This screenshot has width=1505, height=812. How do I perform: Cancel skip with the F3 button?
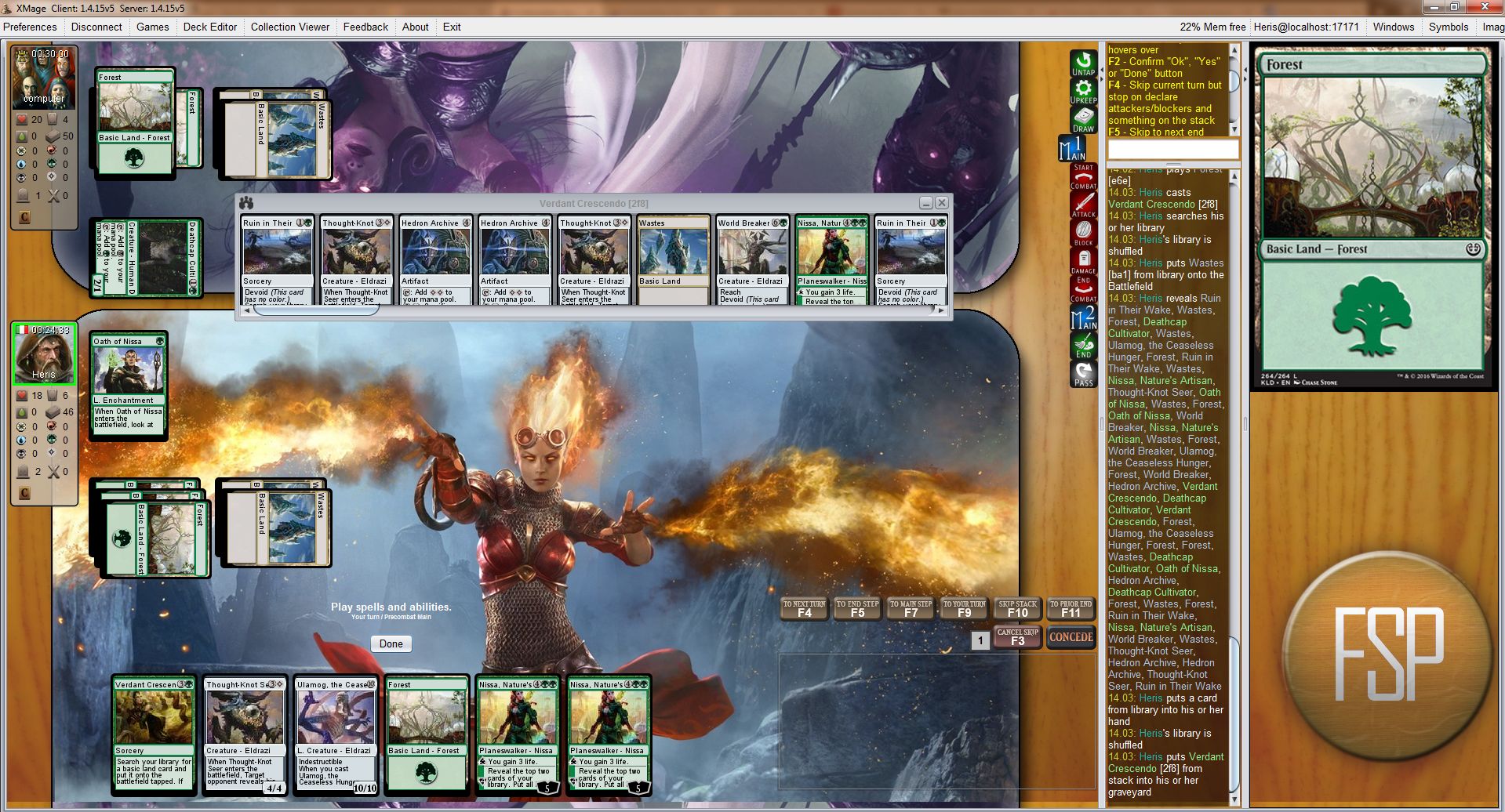tap(1017, 637)
